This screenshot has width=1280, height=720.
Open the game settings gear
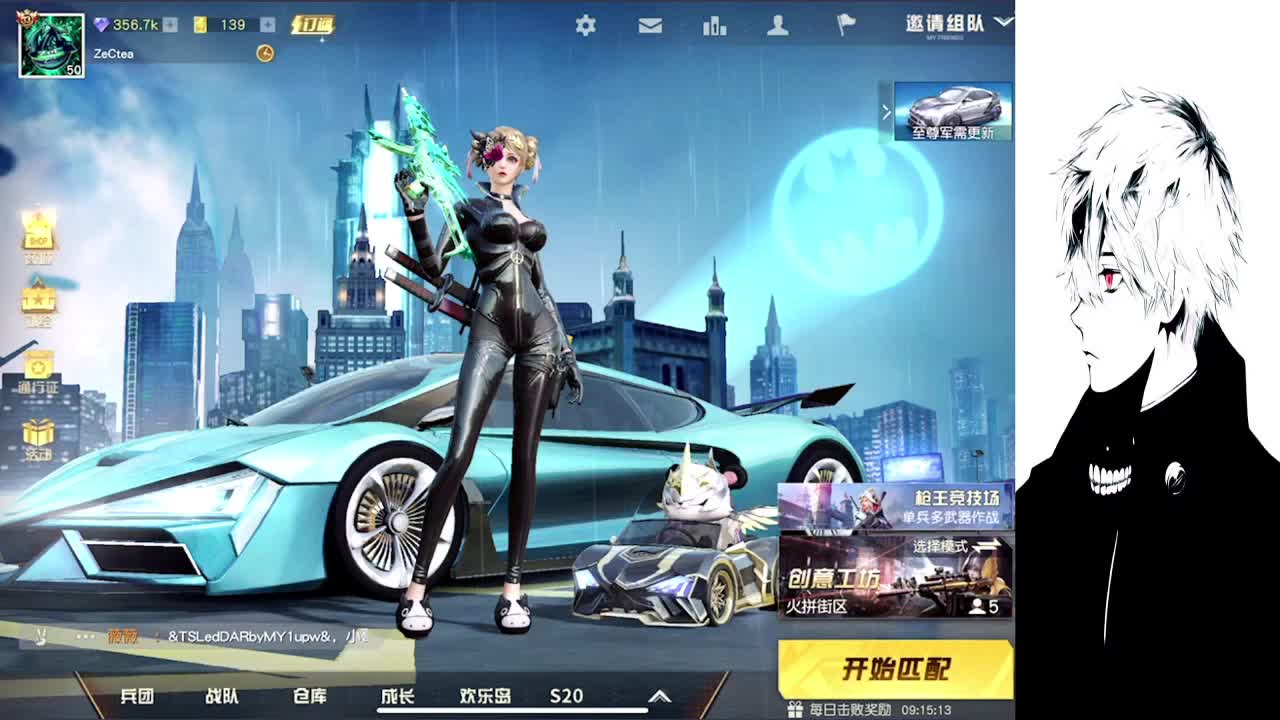[x=588, y=27]
